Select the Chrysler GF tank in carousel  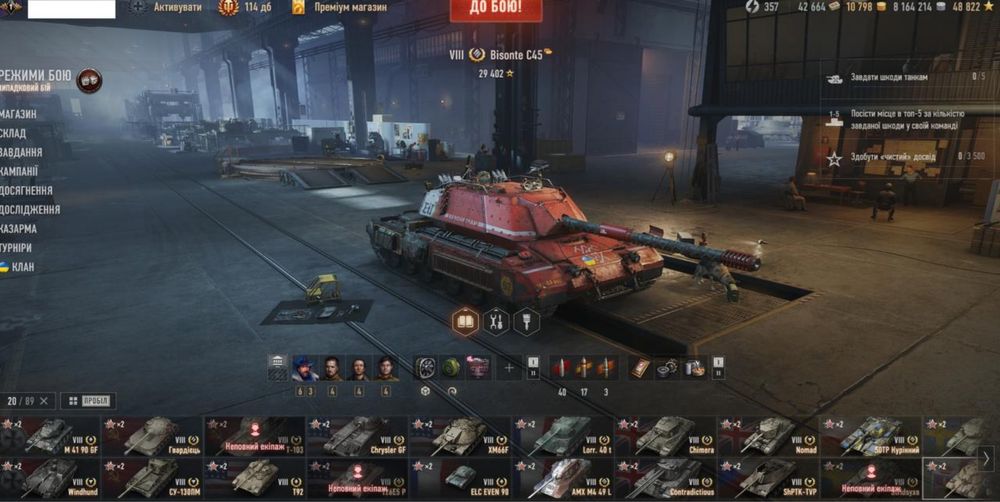point(357,436)
